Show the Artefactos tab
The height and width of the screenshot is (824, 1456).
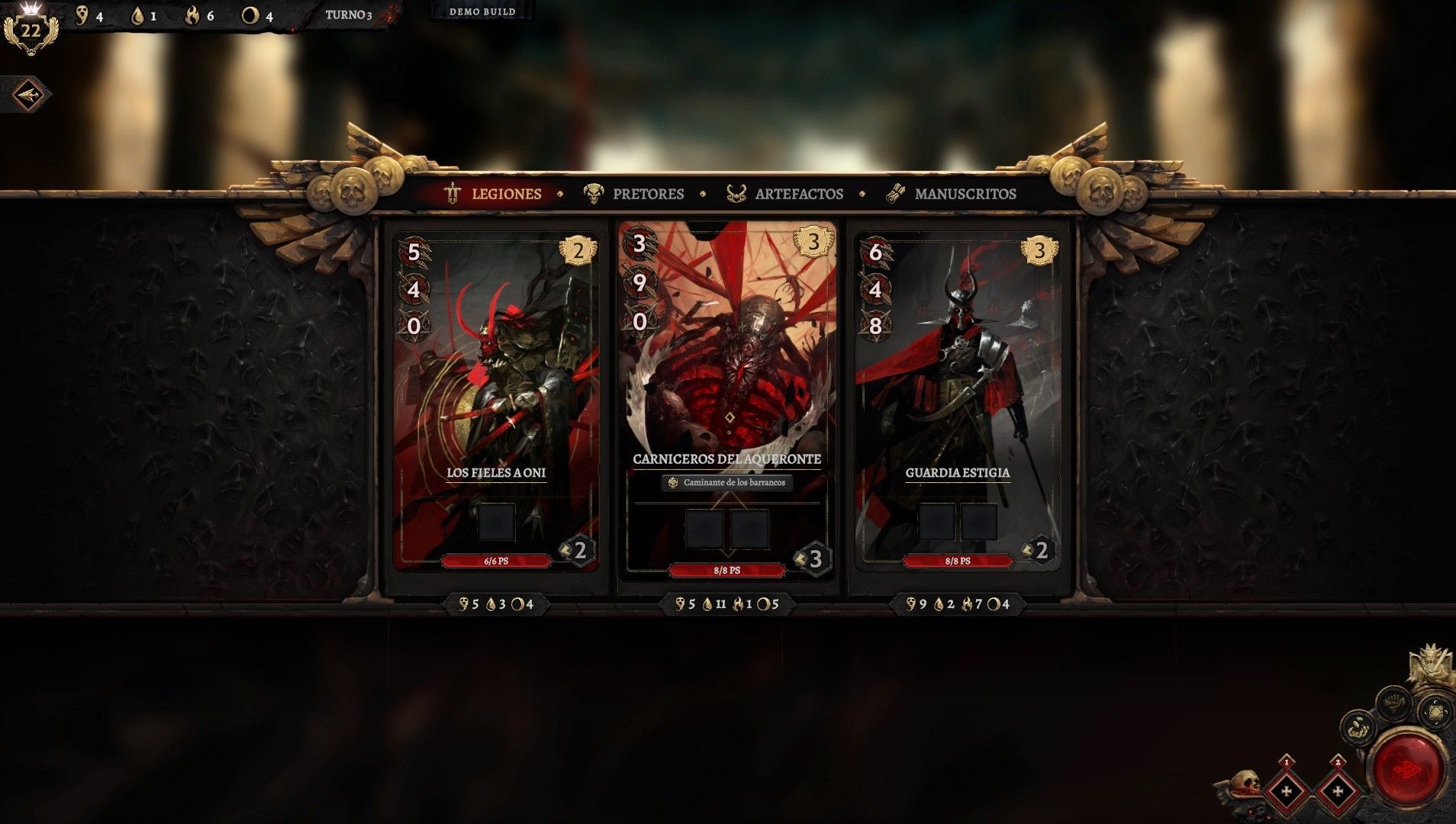(785, 194)
